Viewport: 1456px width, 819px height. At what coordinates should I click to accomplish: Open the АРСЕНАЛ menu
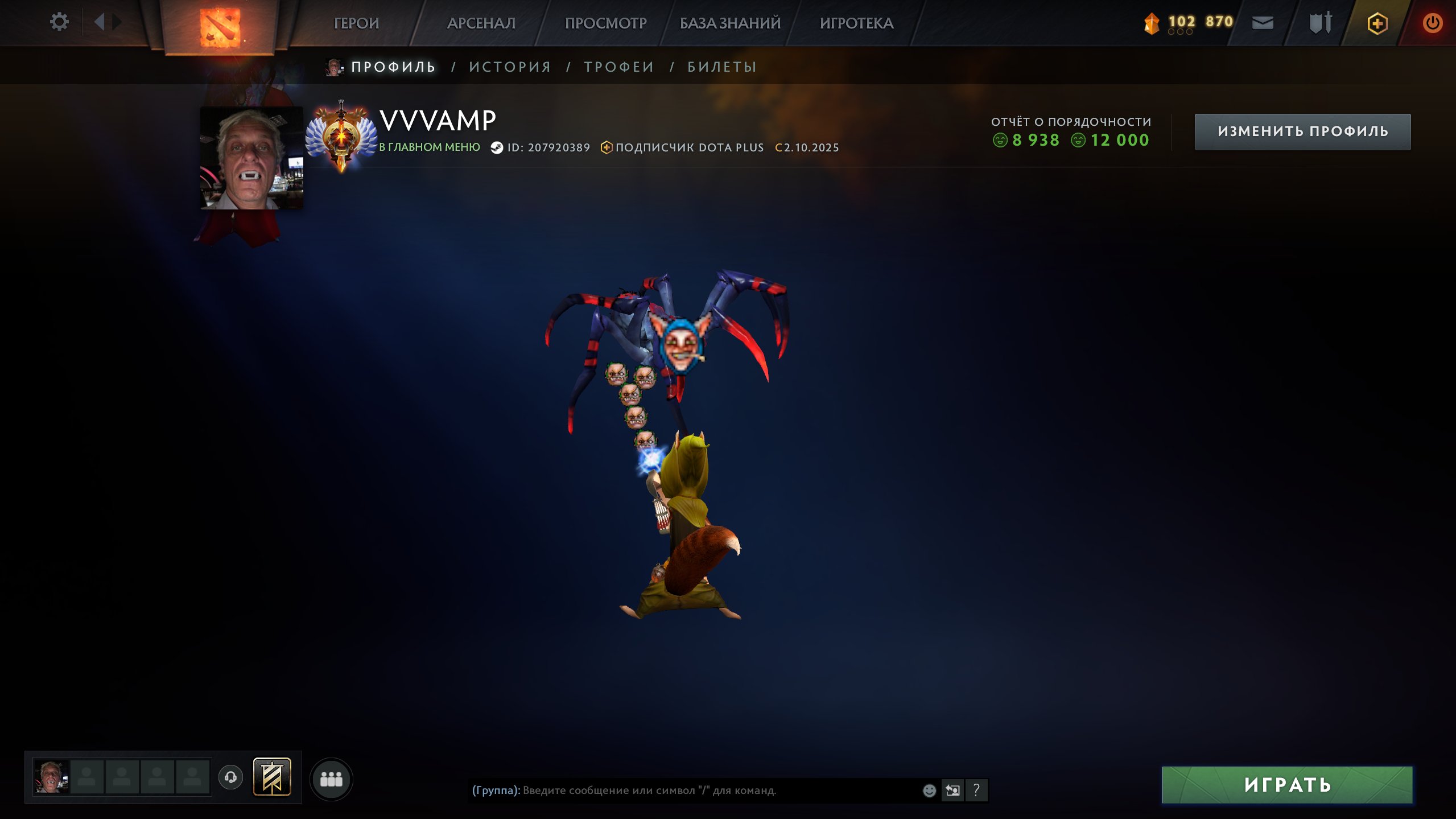tap(481, 23)
